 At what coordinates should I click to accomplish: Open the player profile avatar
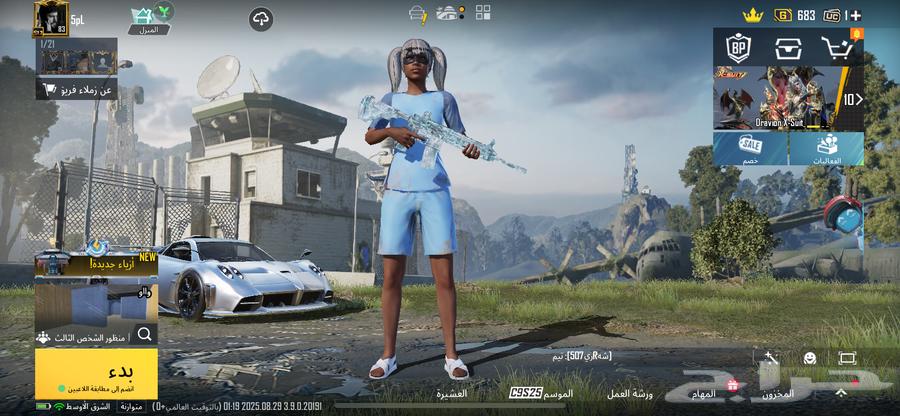coord(50,17)
